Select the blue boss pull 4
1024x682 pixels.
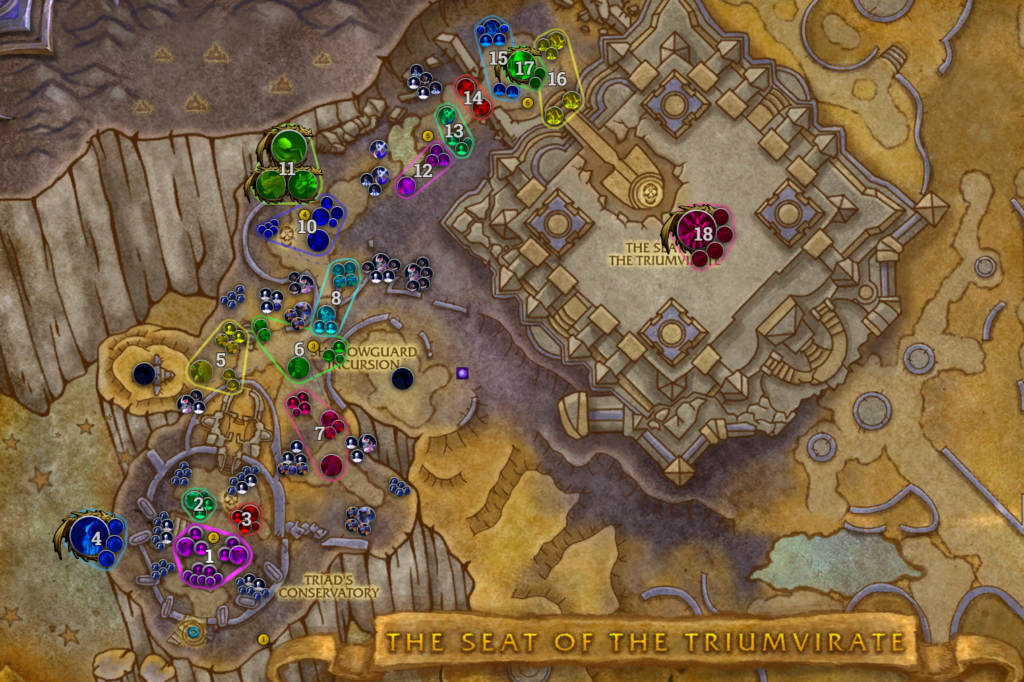pos(96,537)
